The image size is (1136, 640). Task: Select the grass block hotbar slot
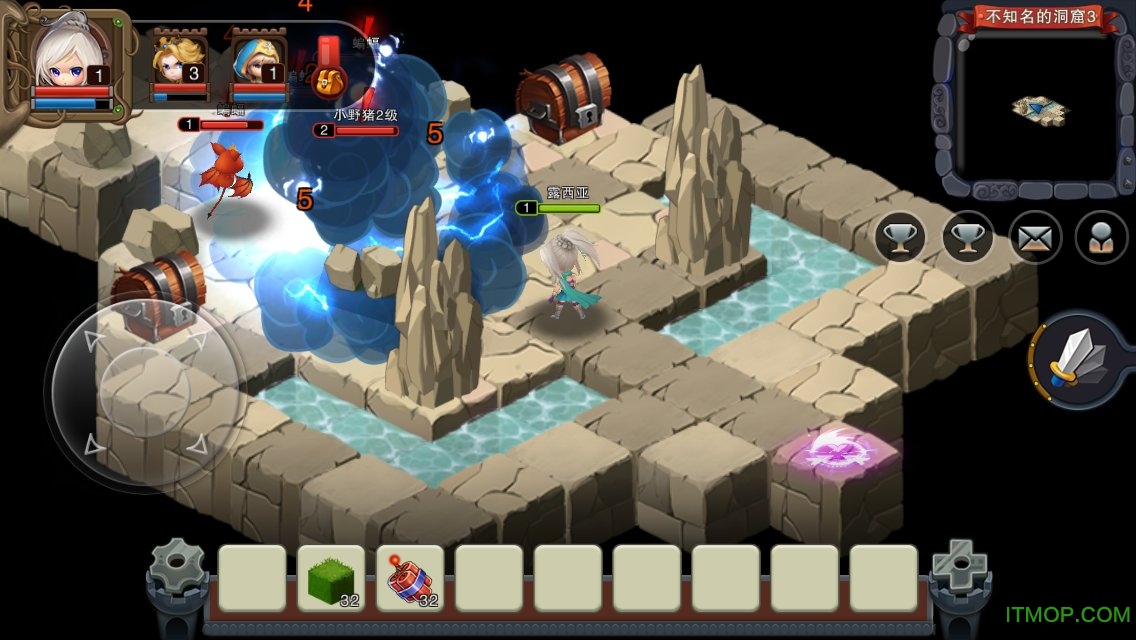coord(330,578)
